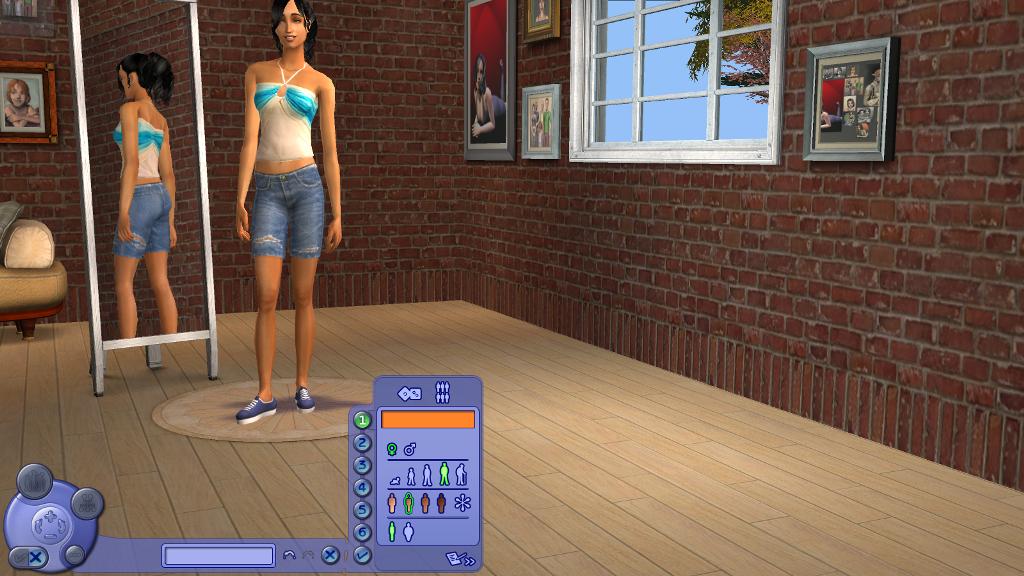Viewport: 1024px width, 576px height.
Task: Choose the female gender symbol
Action: pyautogui.click(x=393, y=450)
